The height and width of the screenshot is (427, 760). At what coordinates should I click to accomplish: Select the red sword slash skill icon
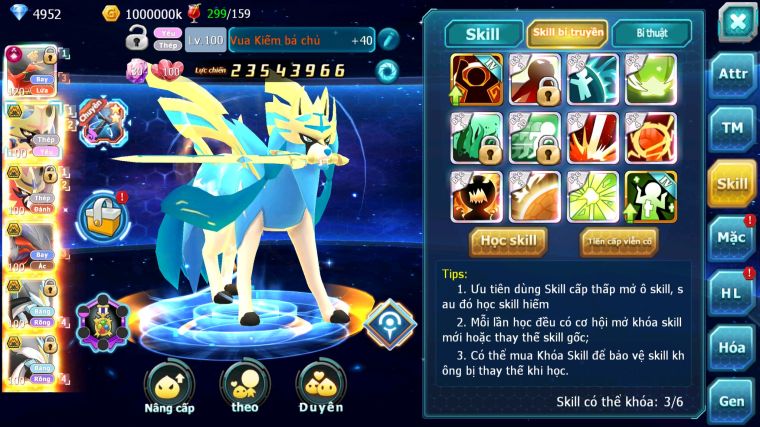(x=592, y=138)
